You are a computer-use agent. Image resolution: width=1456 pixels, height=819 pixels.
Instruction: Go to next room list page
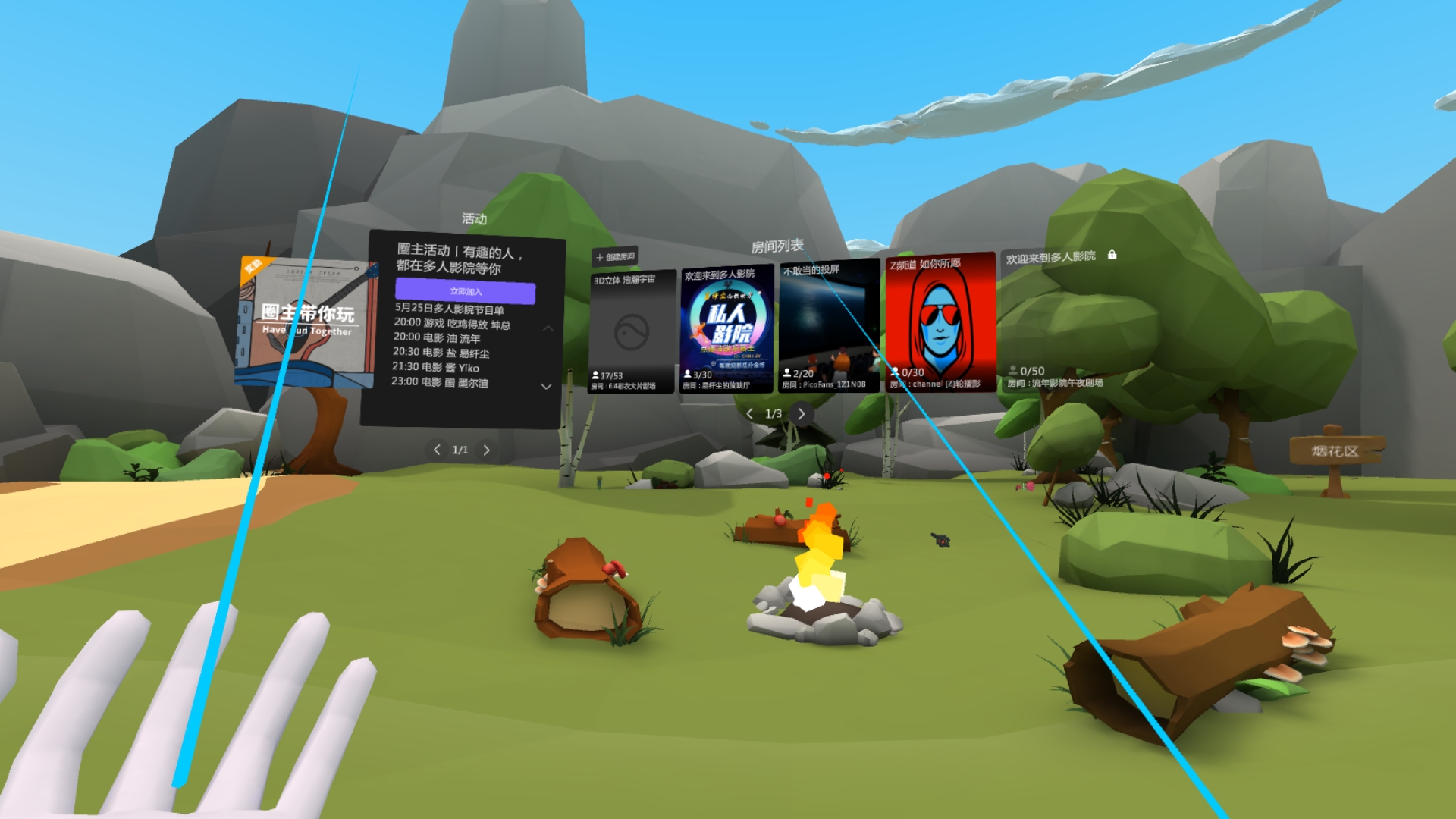[802, 414]
